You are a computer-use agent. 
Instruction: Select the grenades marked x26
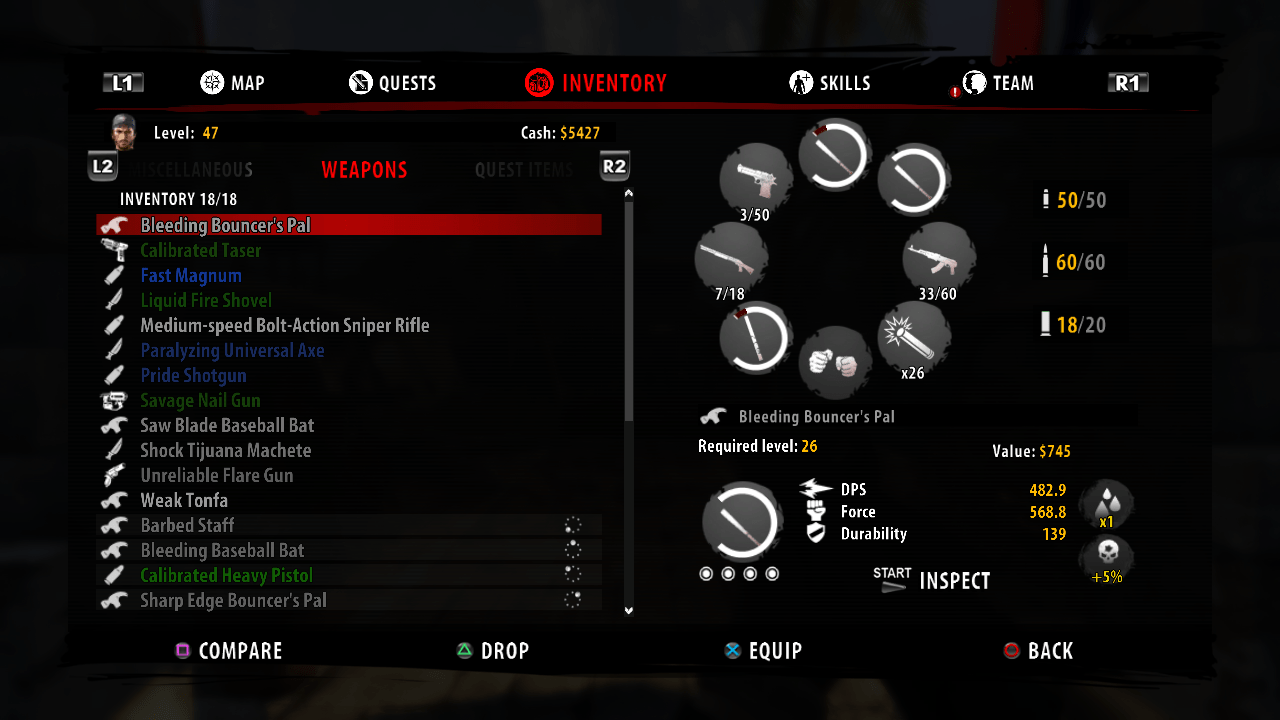[911, 340]
